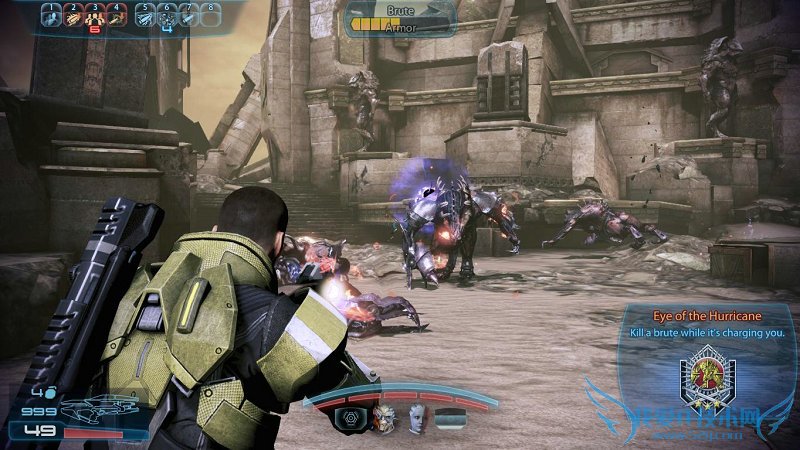This screenshot has height=450, width=800.
Task: Activate the power in hotbar slot 5
Action: pyautogui.click(x=146, y=16)
